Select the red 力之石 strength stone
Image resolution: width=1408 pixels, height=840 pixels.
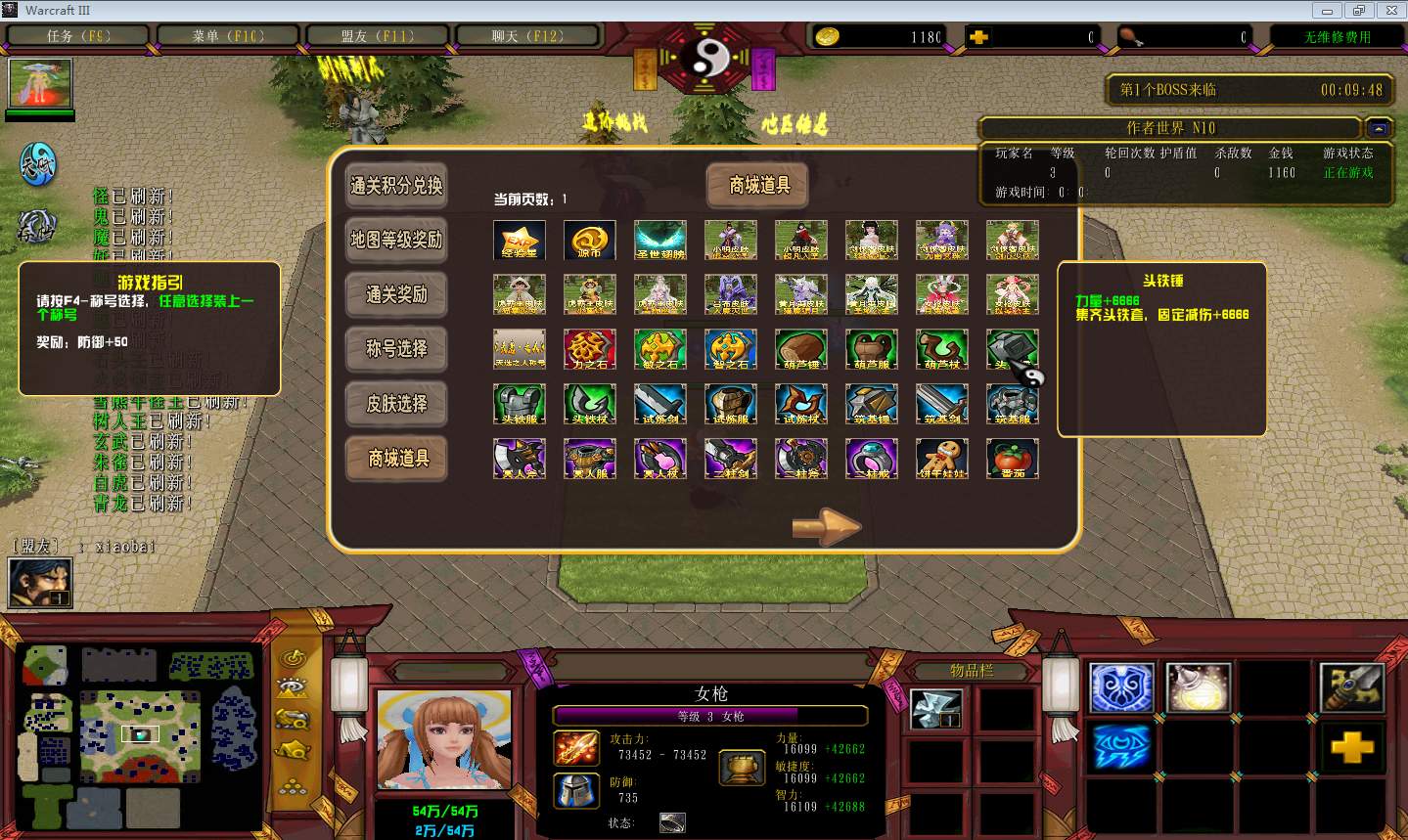click(590, 349)
